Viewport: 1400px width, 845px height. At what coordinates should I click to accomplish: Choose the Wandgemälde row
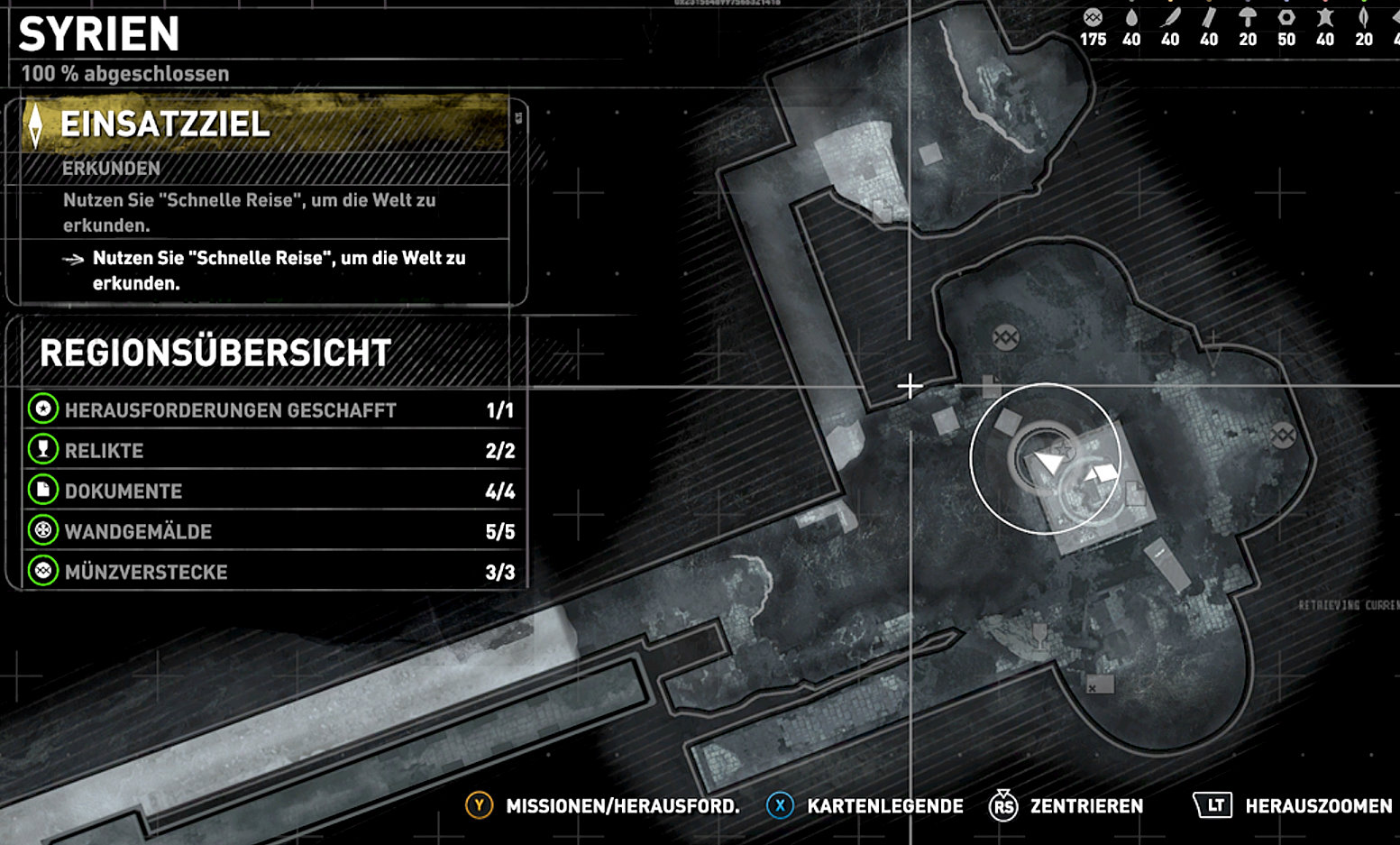click(x=270, y=532)
